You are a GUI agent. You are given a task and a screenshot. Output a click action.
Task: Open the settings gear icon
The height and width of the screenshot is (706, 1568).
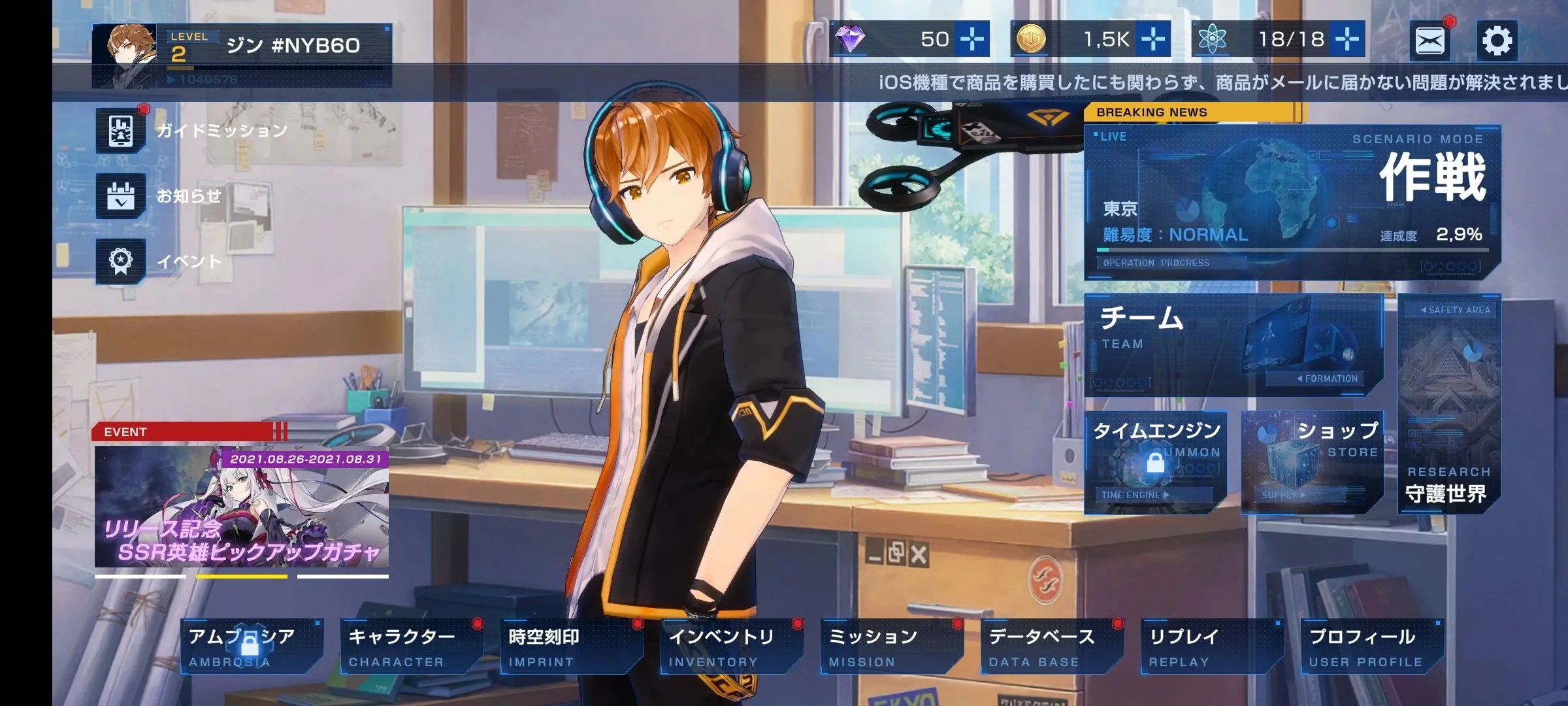tap(1497, 41)
